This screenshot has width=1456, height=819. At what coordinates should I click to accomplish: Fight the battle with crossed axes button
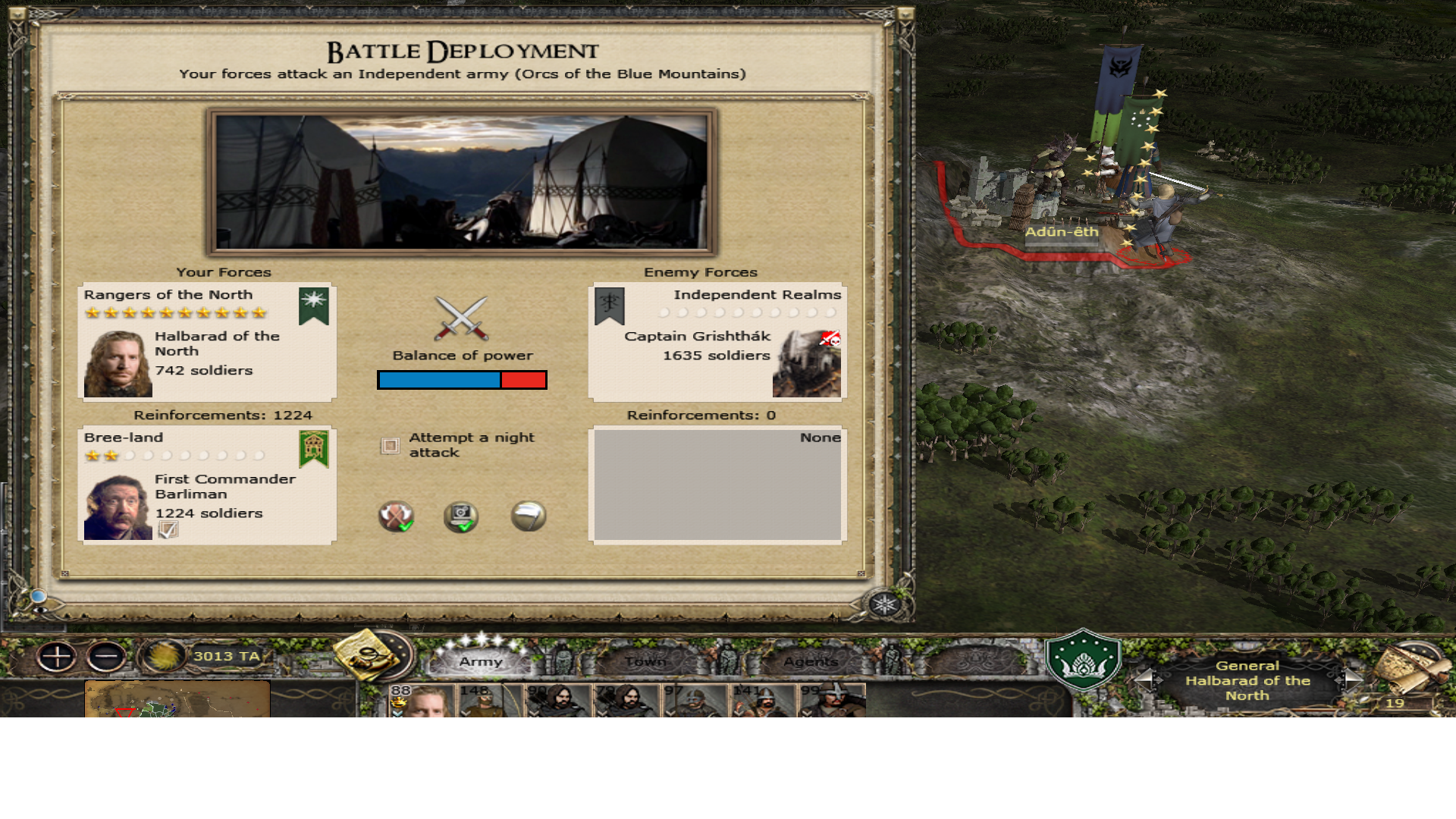[395, 517]
